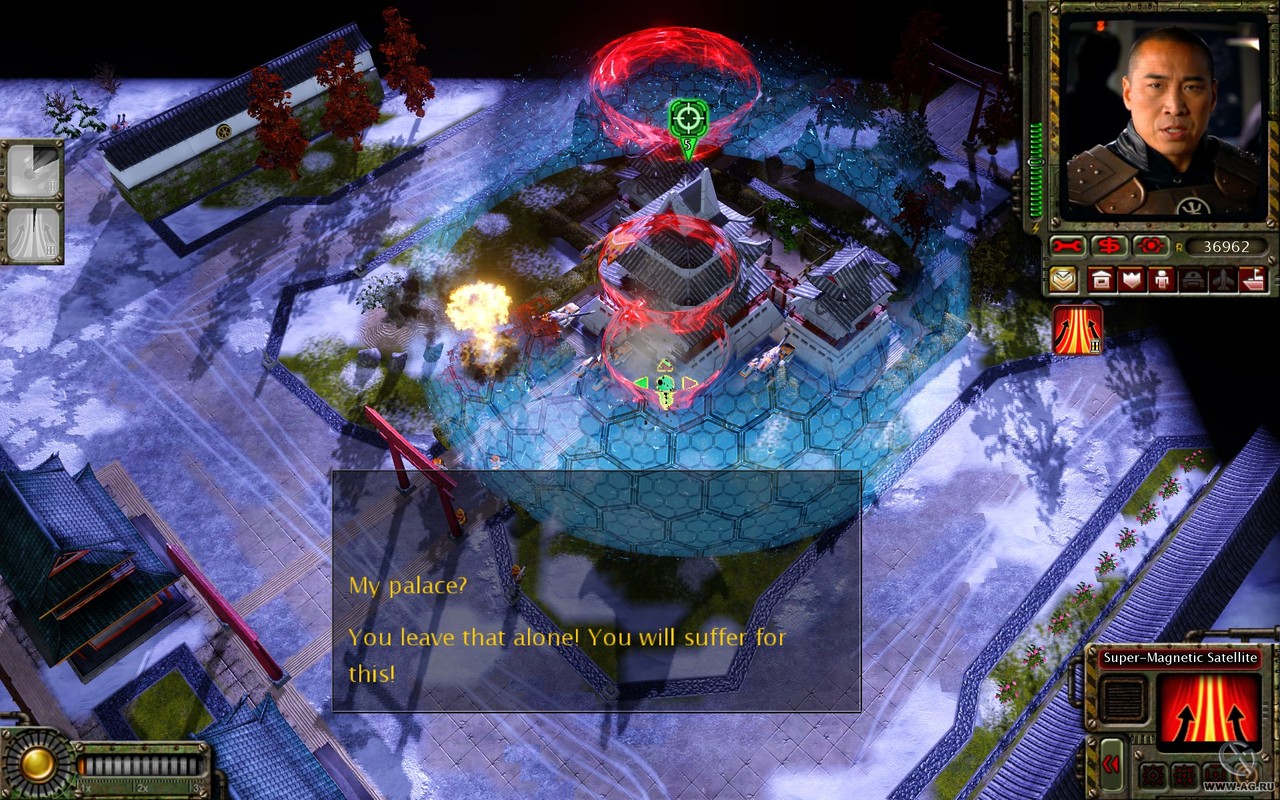Screen dimensions: 1280x800
Task: Select the greyed magnetic satellite power icon
Action: click(32, 234)
